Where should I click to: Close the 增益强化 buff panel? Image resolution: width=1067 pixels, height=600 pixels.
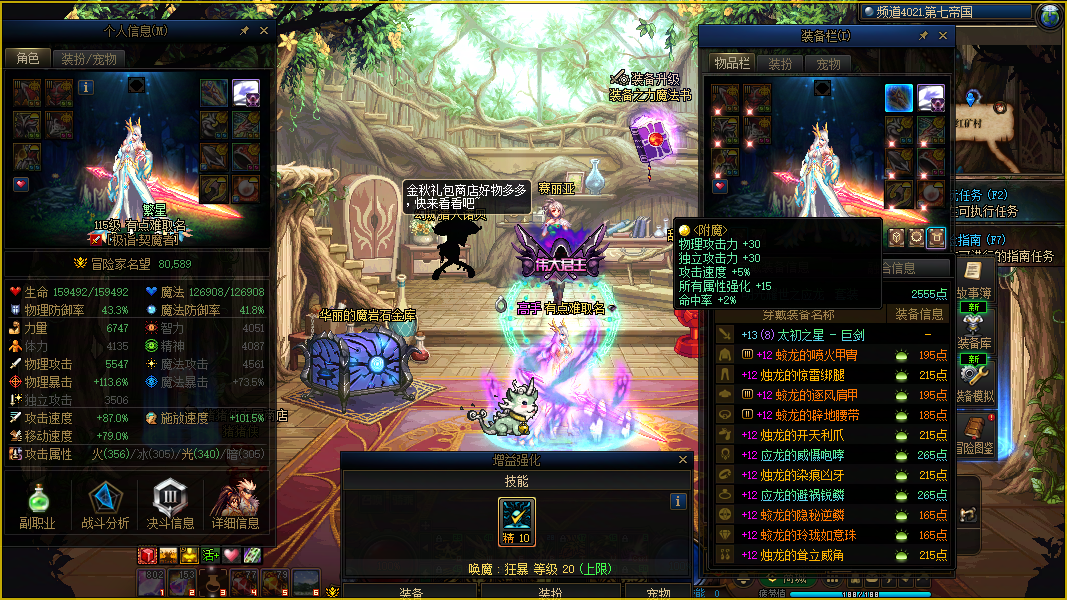pyautogui.click(x=684, y=460)
